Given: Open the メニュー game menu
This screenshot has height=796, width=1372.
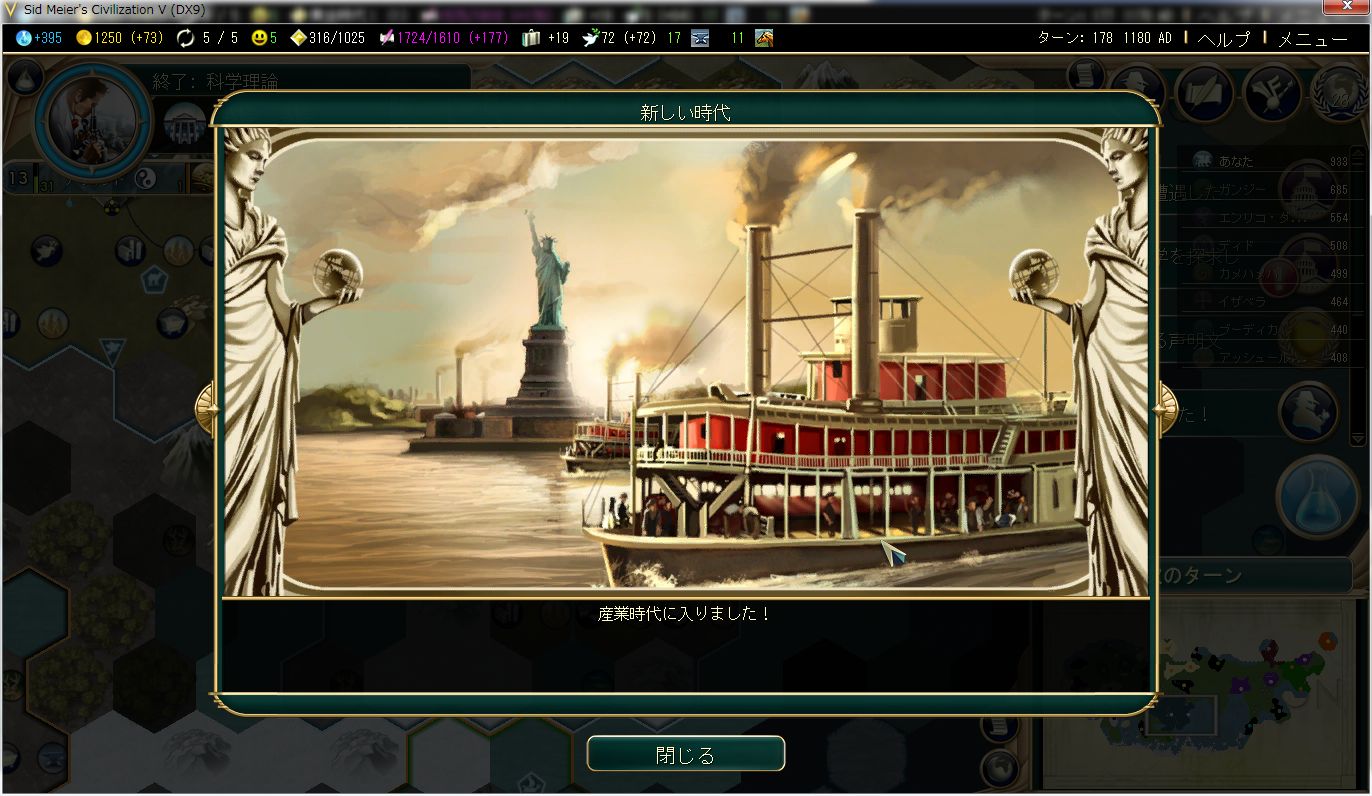Looking at the screenshot, I should (x=1312, y=39).
